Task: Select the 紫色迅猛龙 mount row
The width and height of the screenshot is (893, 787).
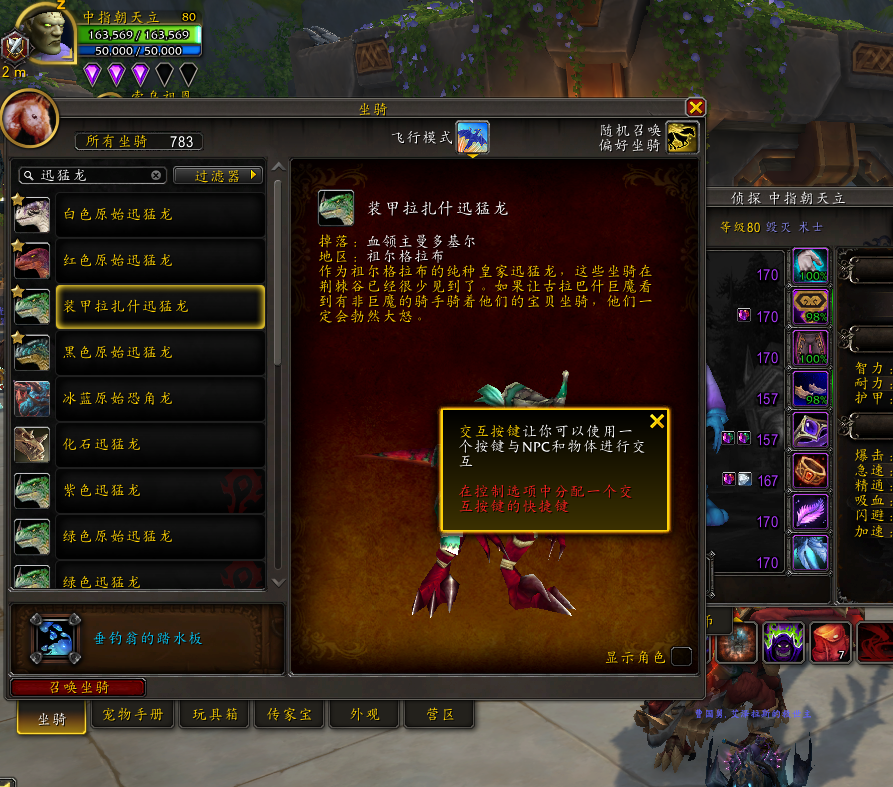Action: [139, 490]
